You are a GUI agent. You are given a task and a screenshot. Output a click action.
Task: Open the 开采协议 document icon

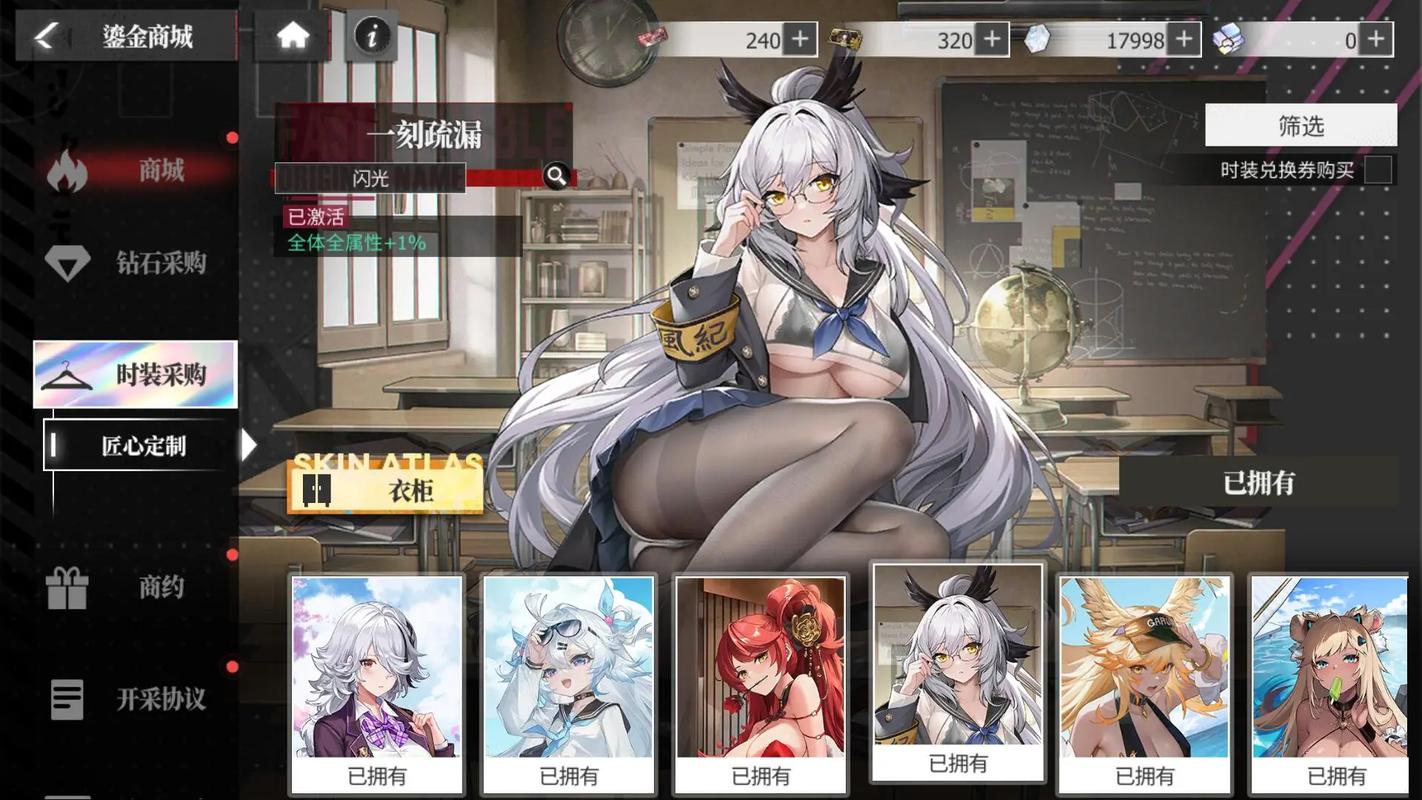[68, 700]
